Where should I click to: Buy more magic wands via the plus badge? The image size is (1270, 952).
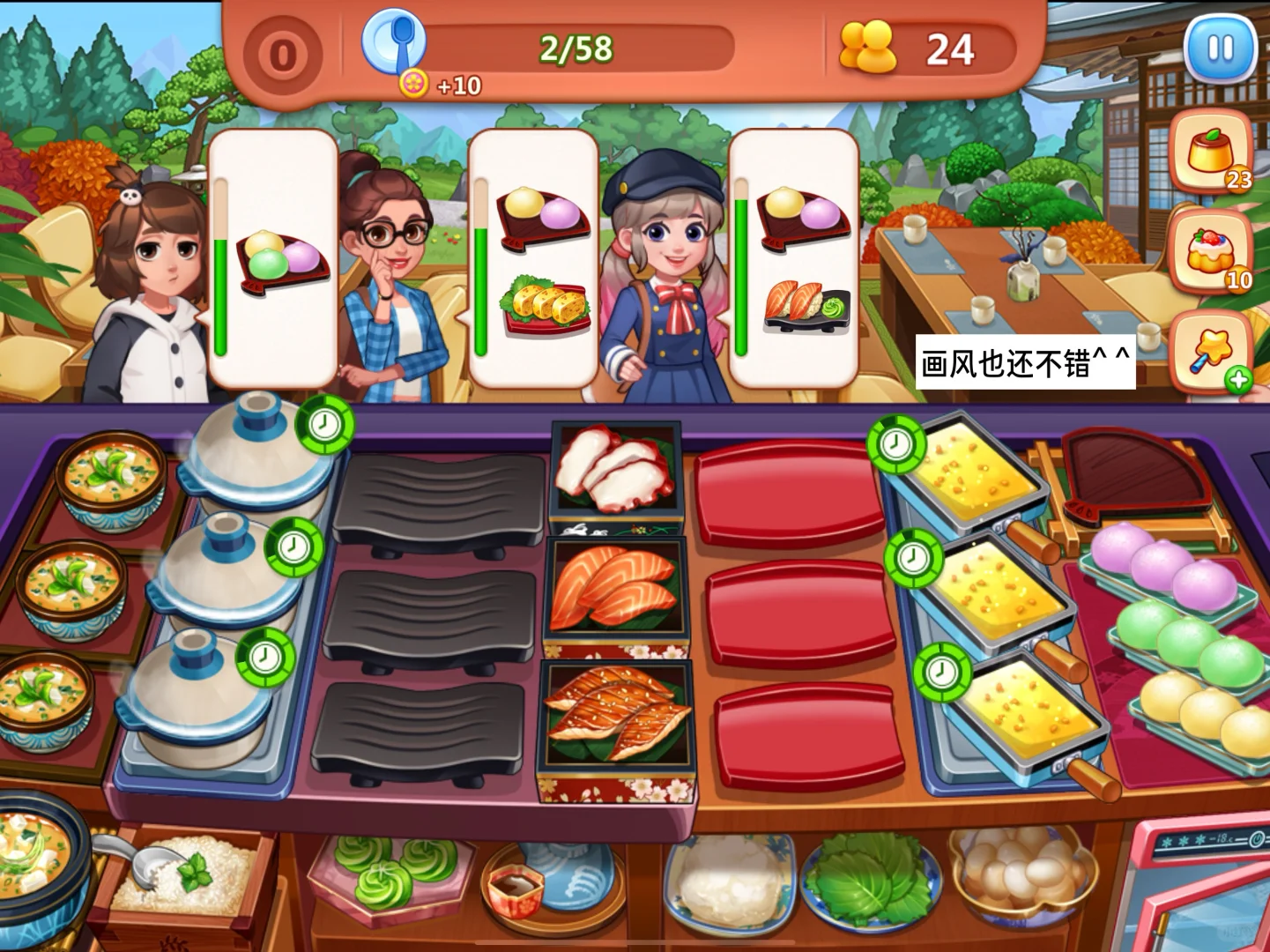1239,379
